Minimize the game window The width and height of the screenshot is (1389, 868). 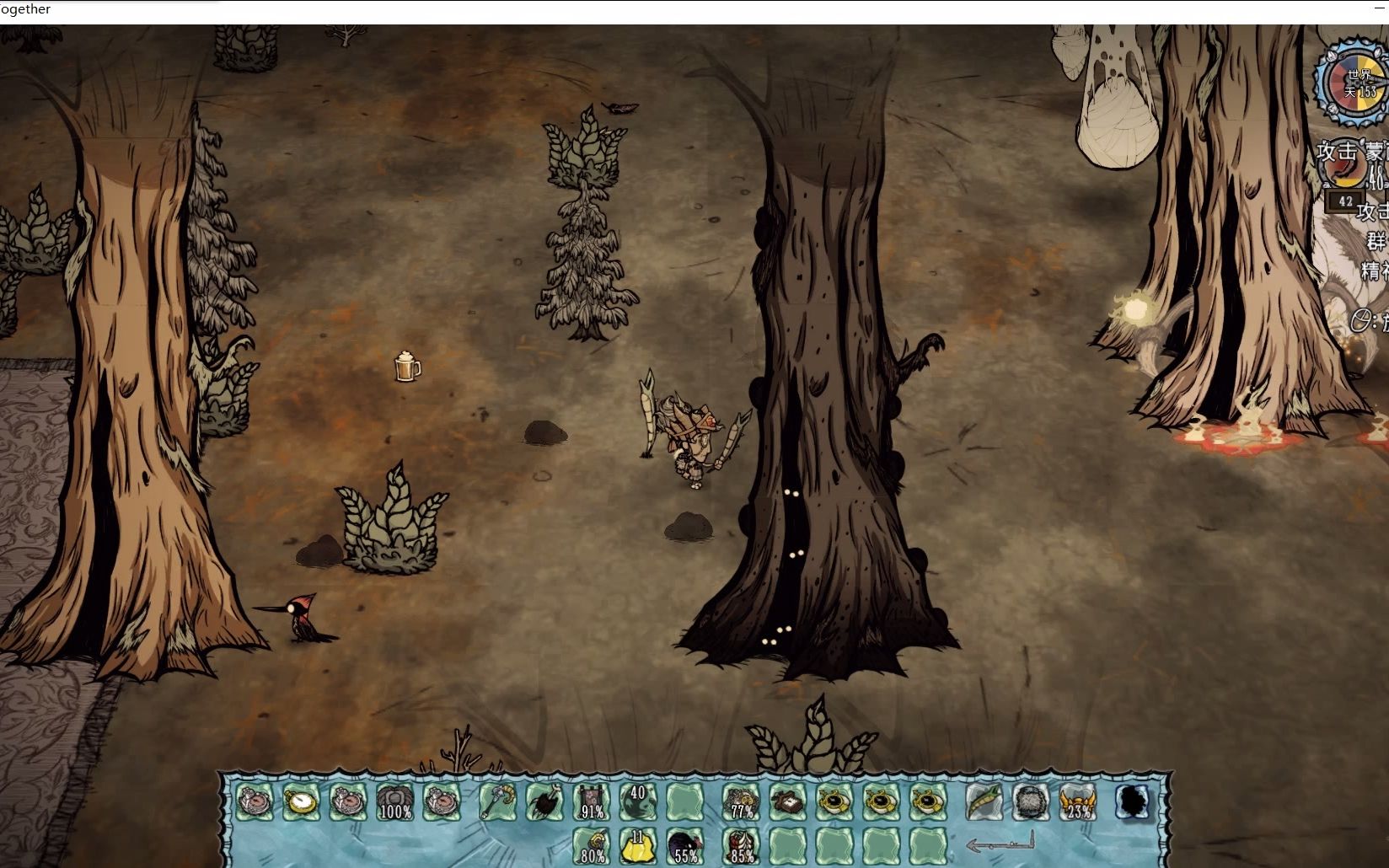click(1379, 8)
